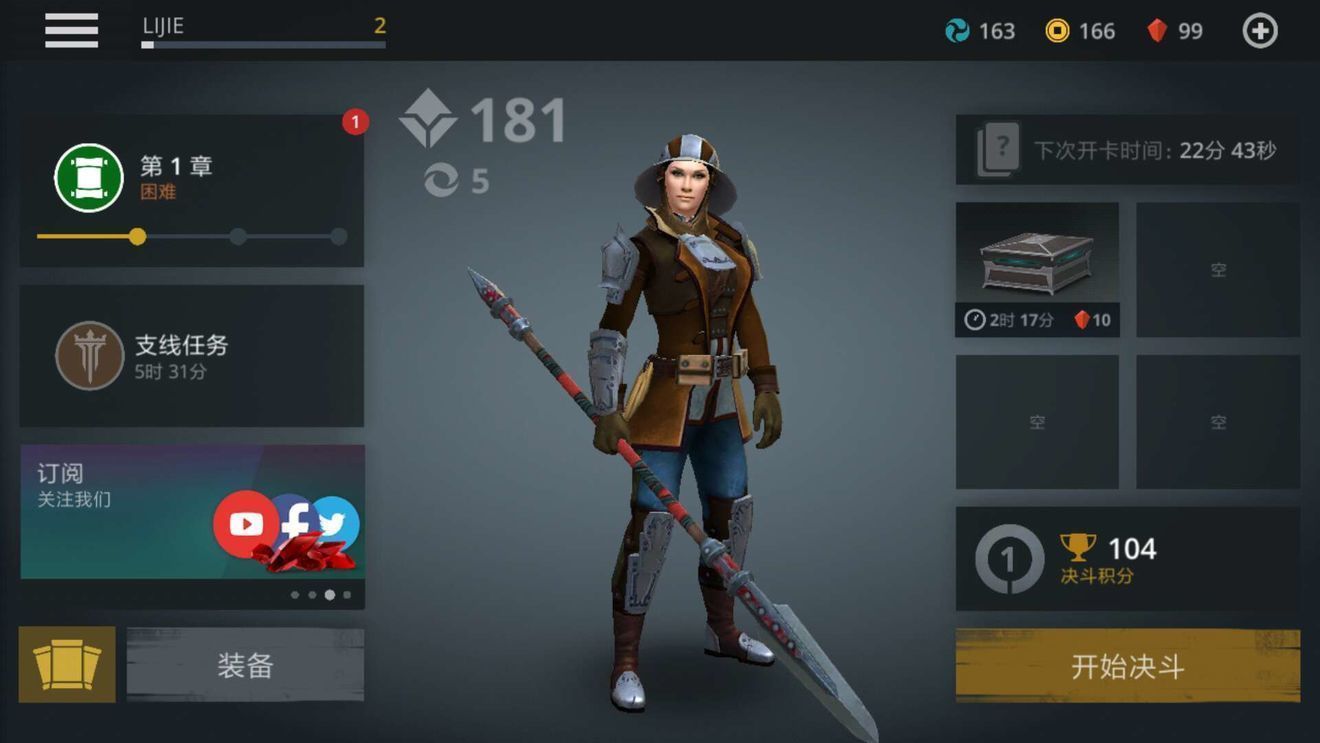Select the chest with 2h 17m timer
Viewport: 1320px width, 743px height.
pos(1037,269)
